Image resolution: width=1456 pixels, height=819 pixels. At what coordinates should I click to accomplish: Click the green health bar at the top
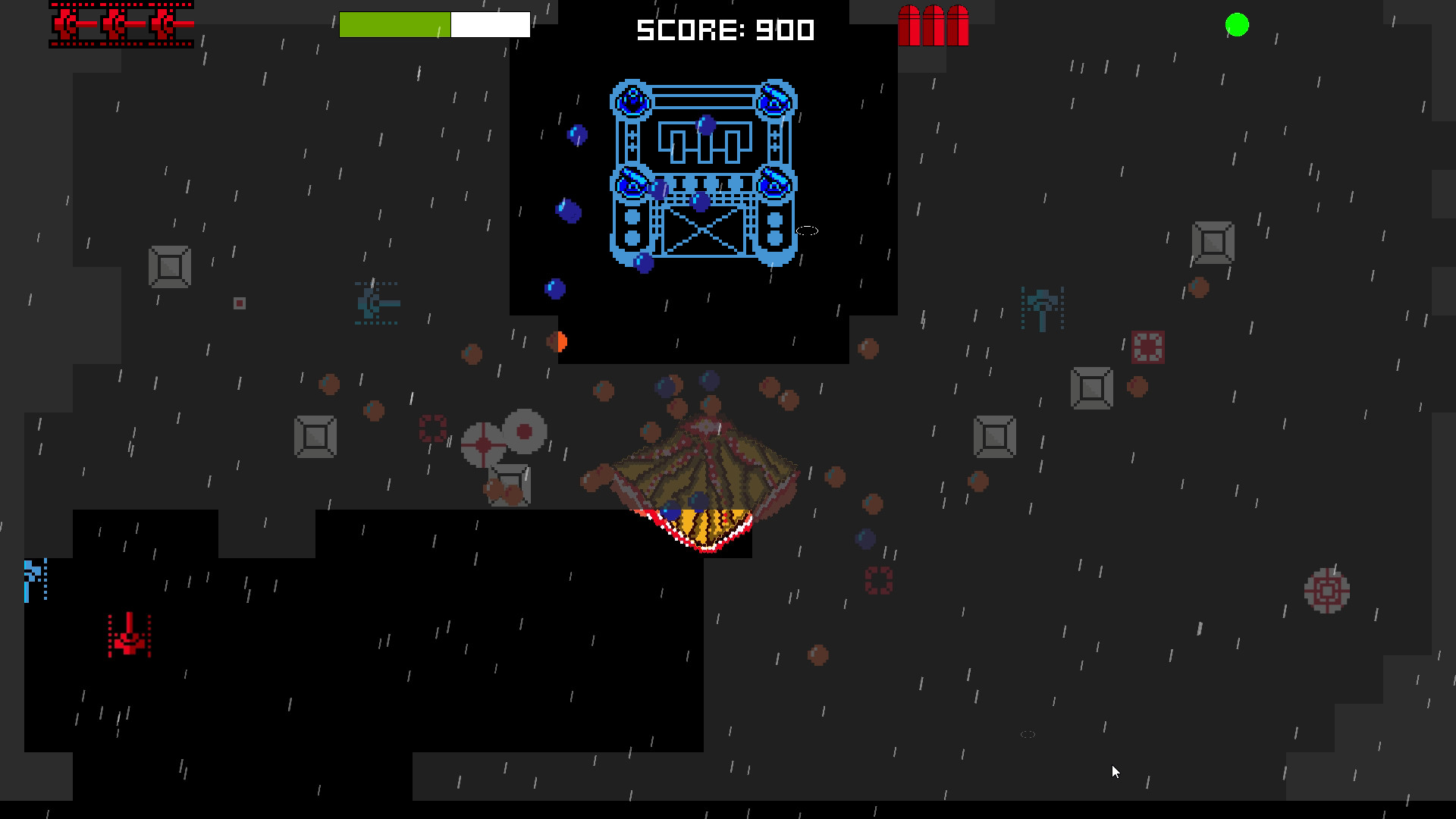[394, 24]
